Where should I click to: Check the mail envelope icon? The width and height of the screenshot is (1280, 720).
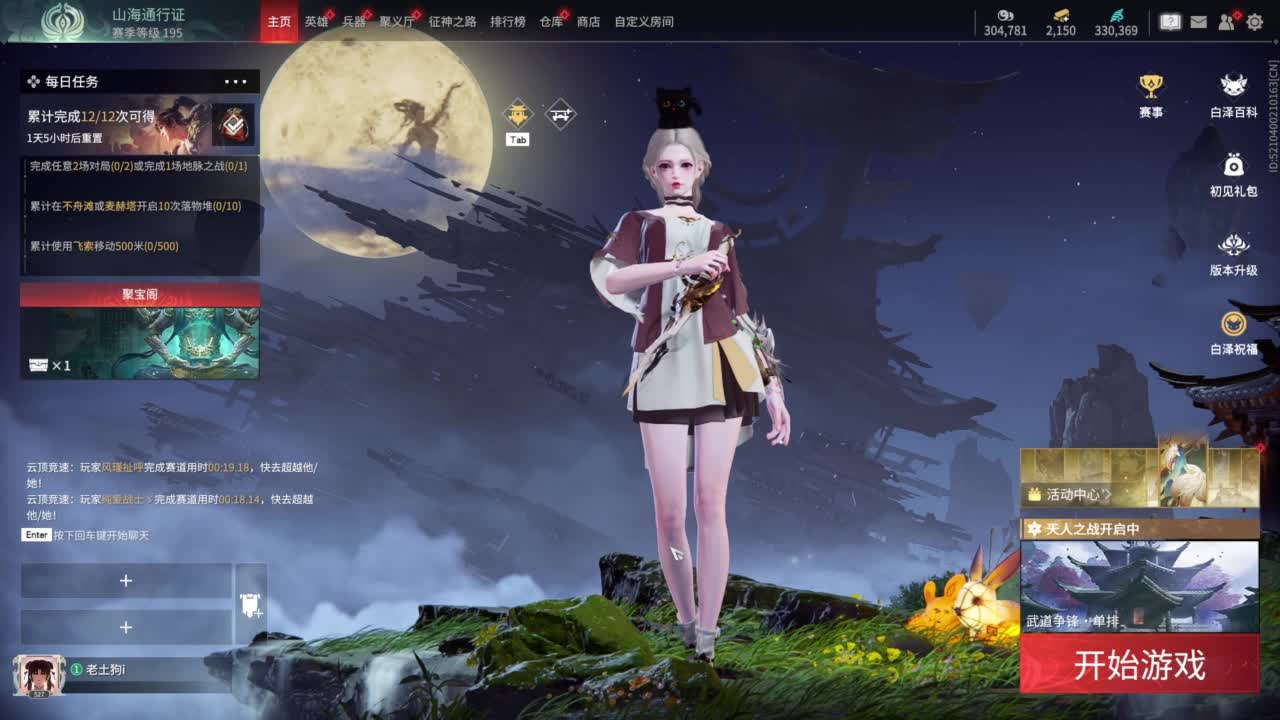pos(1198,21)
